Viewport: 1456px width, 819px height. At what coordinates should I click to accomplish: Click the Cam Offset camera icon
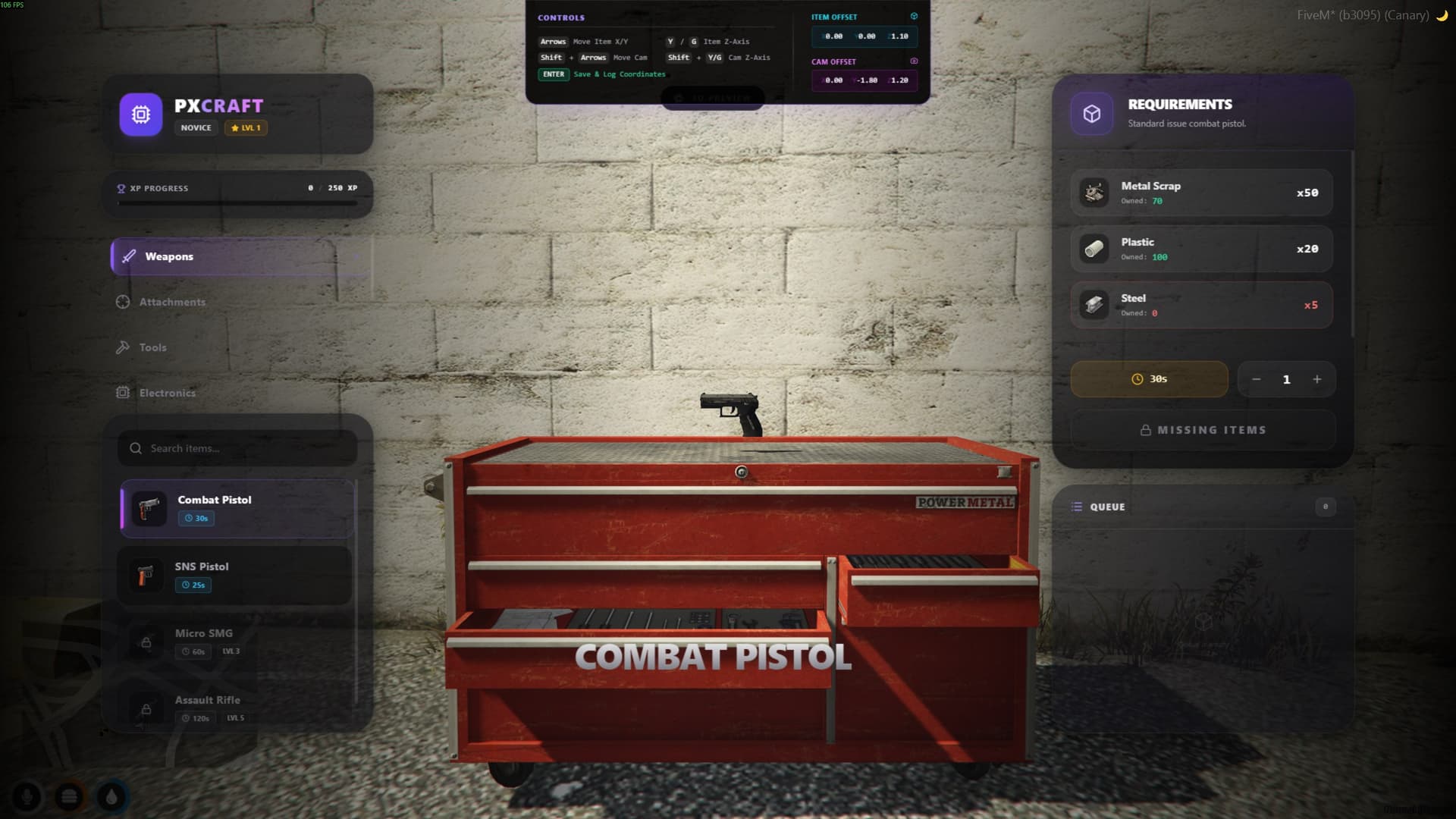915,61
